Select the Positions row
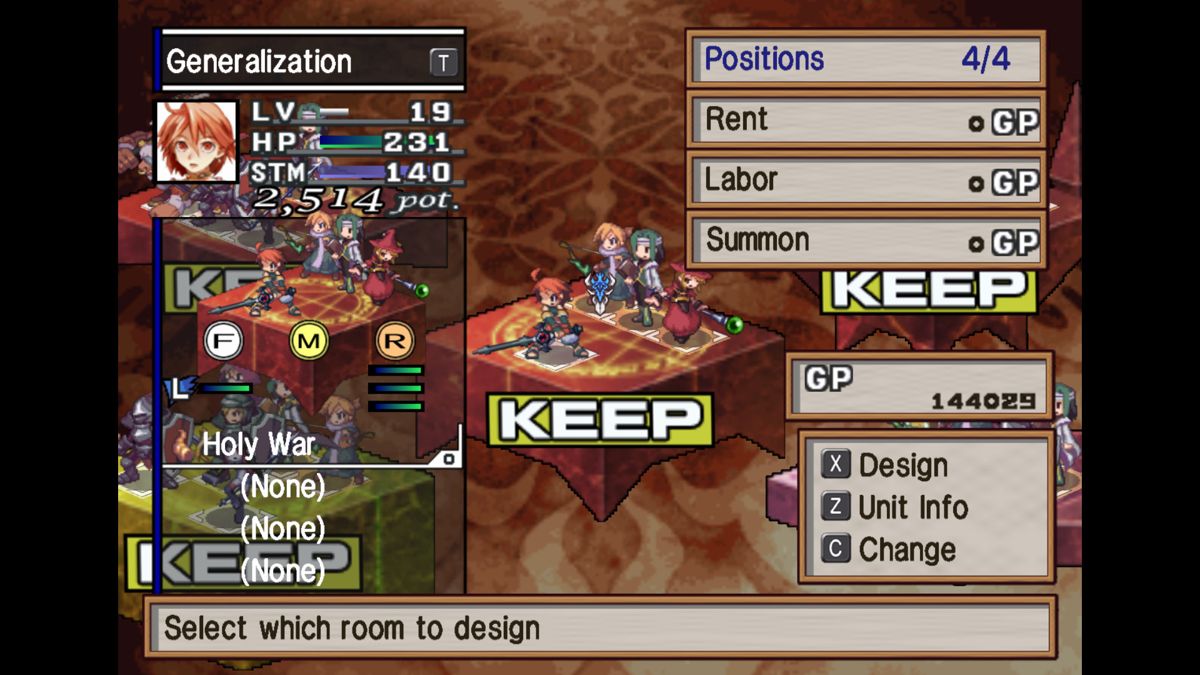 (866, 59)
